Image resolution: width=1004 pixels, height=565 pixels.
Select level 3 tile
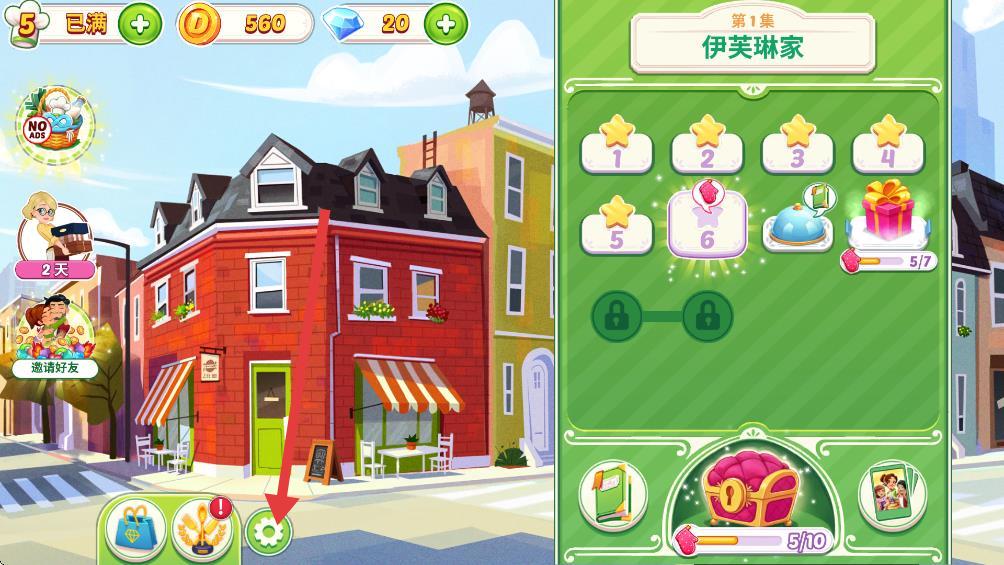click(797, 147)
